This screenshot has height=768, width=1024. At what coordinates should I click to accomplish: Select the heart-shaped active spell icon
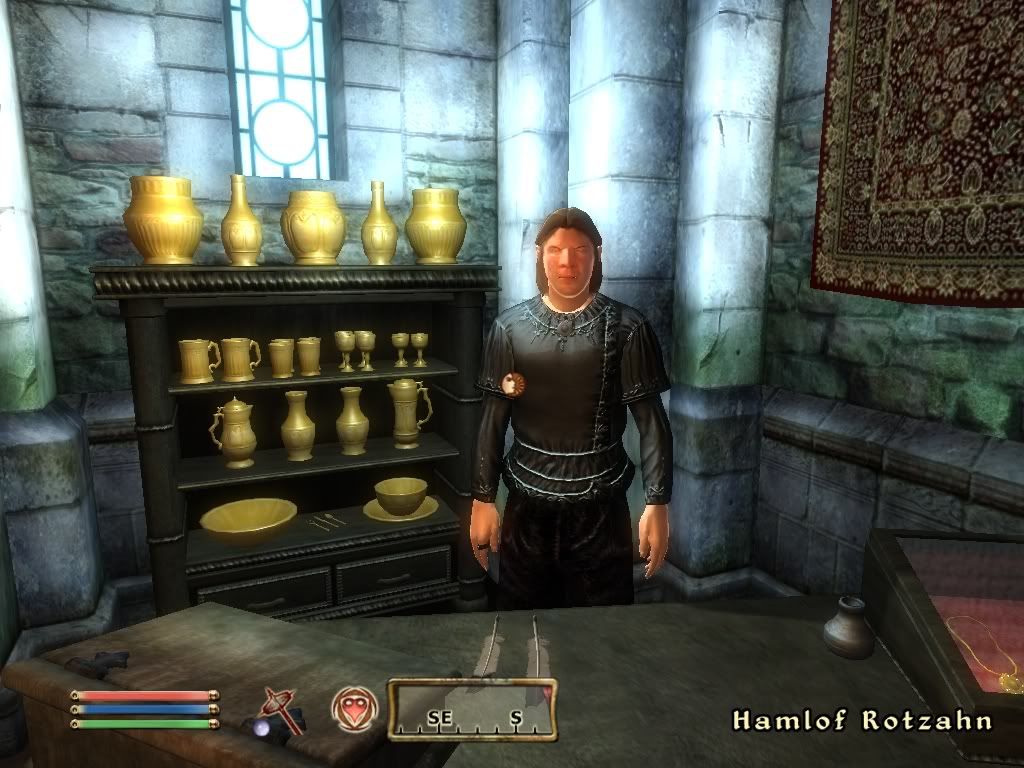(354, 708)
